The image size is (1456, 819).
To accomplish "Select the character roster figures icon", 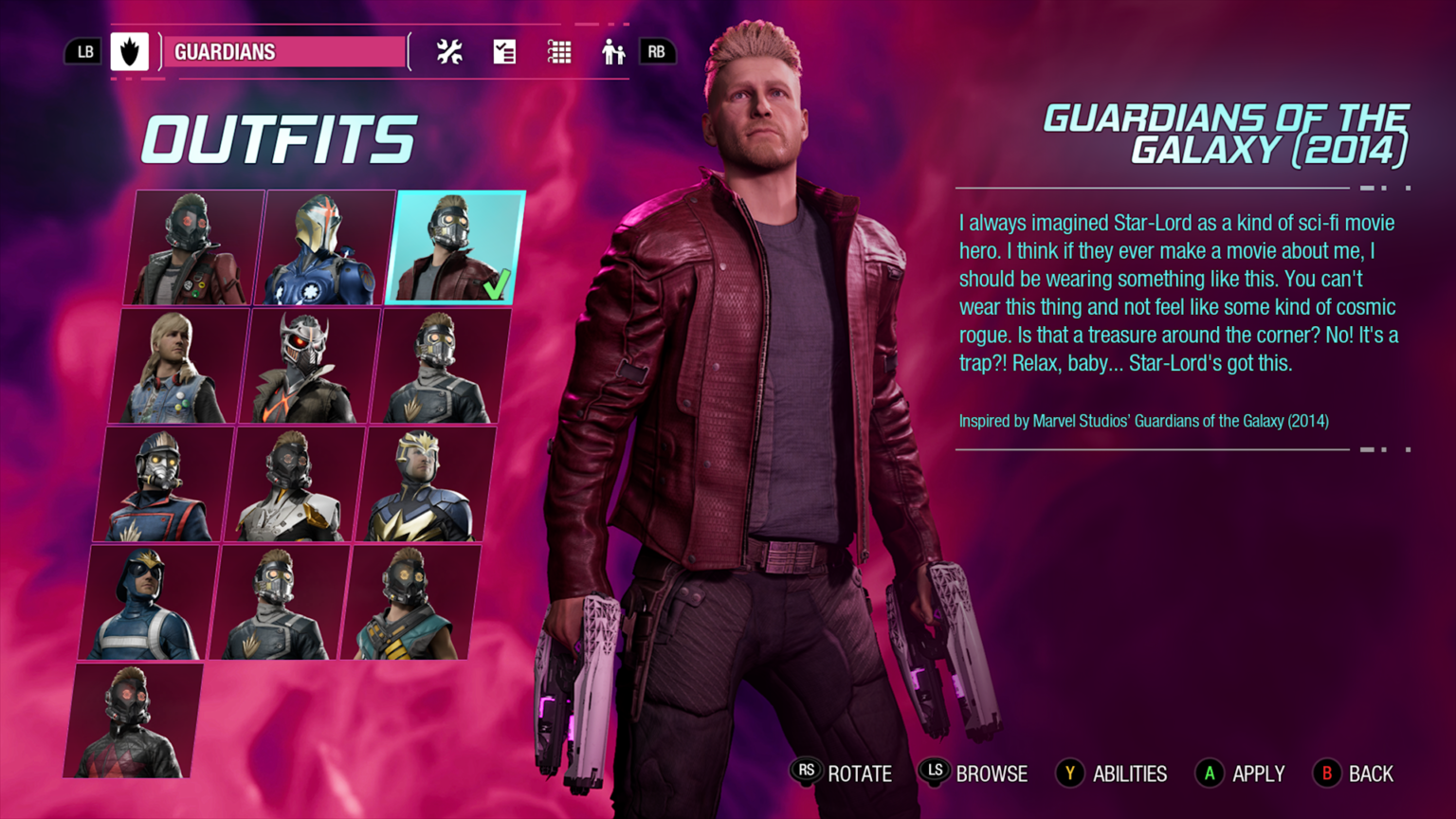I will pyautogui.click(x=612, y=52).
